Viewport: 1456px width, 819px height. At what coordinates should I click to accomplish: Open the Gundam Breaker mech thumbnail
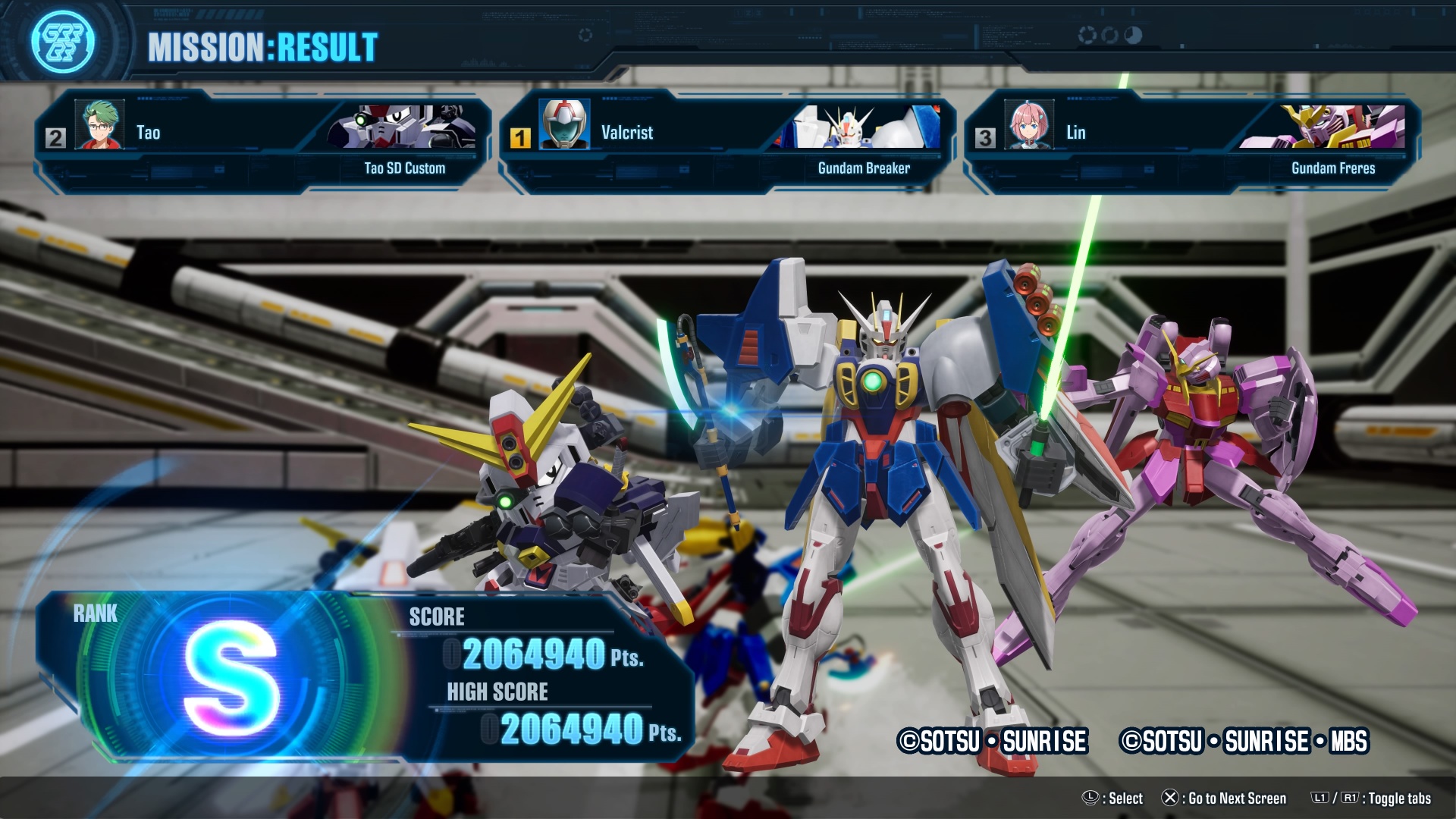pos(864,127)
